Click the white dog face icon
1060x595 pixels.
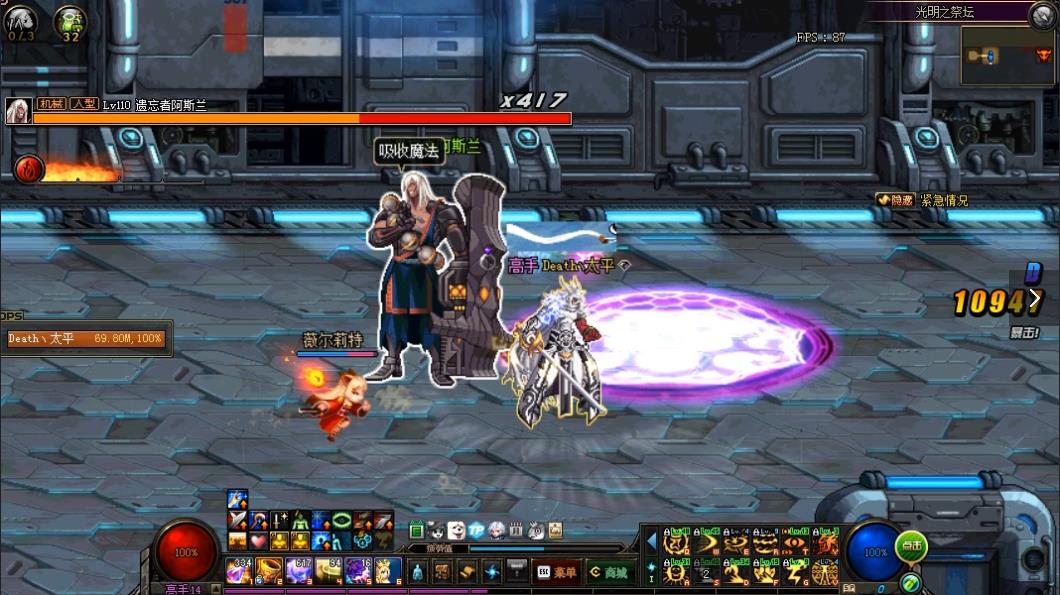tap(457, 530)
